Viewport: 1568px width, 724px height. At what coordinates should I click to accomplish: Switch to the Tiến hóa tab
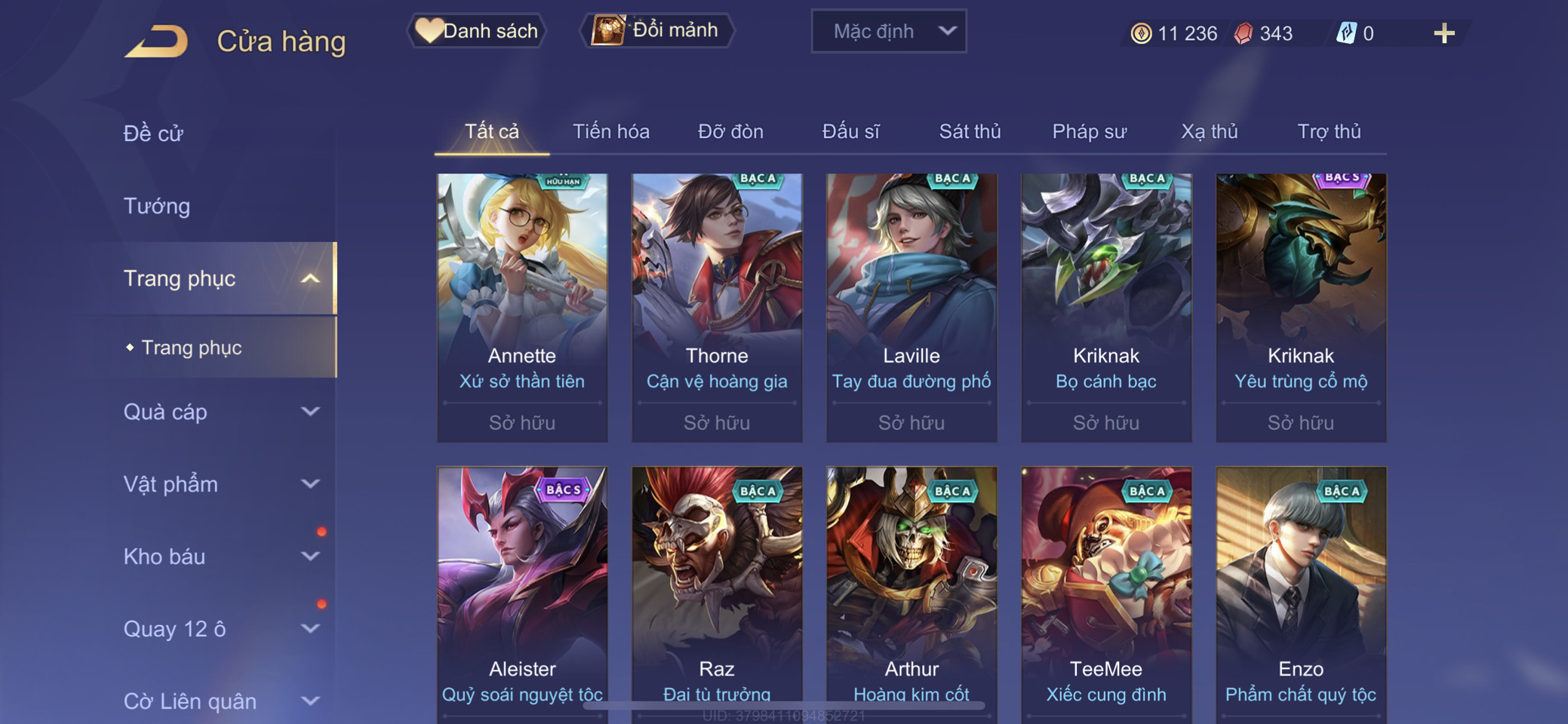(x=610, y=132)
